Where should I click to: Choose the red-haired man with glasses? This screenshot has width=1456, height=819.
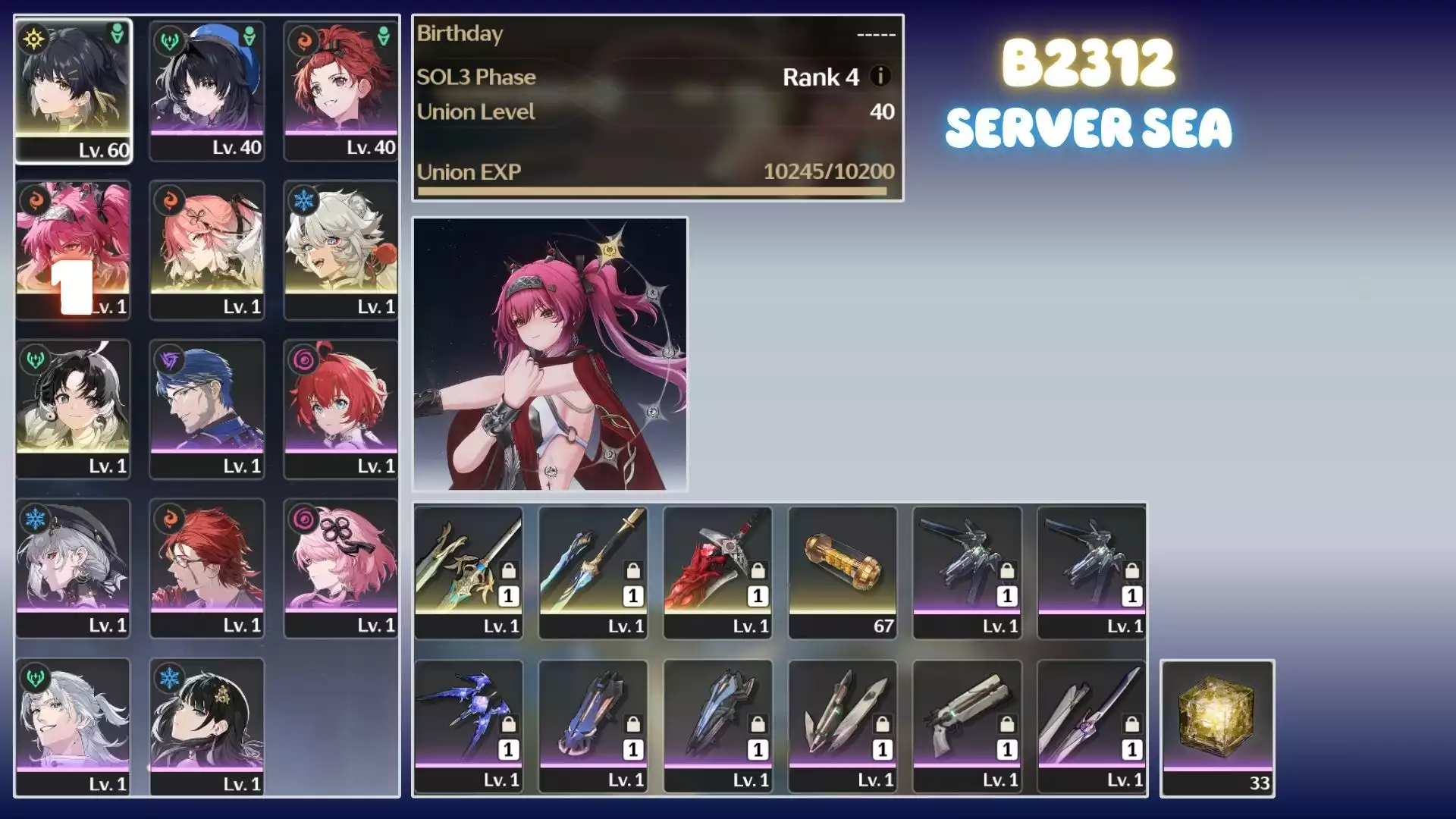(x=207, y=568)
